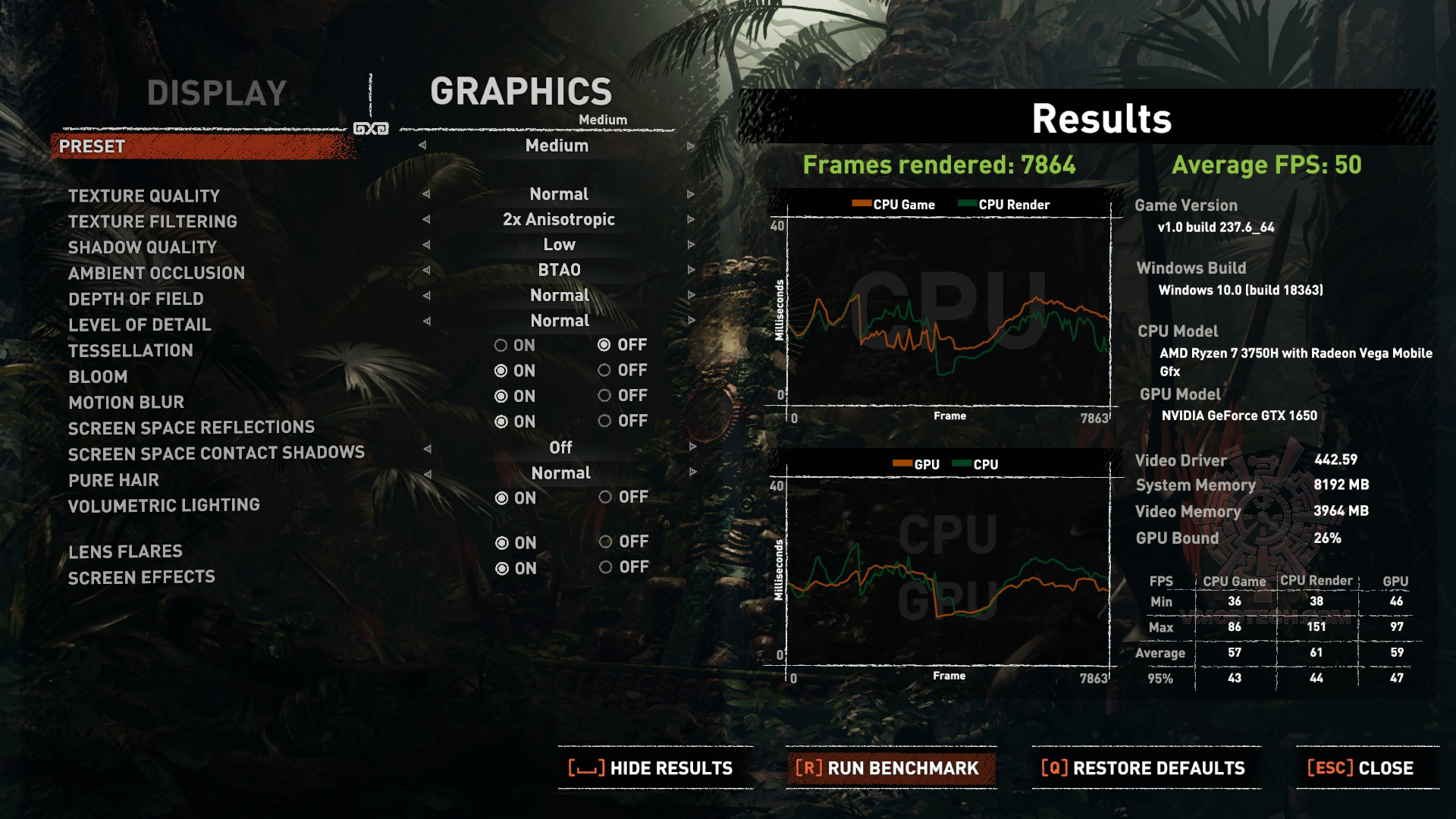Disable Motion Blur
Viewport: 1456px width, 819px height.
[x=604, y=396]
